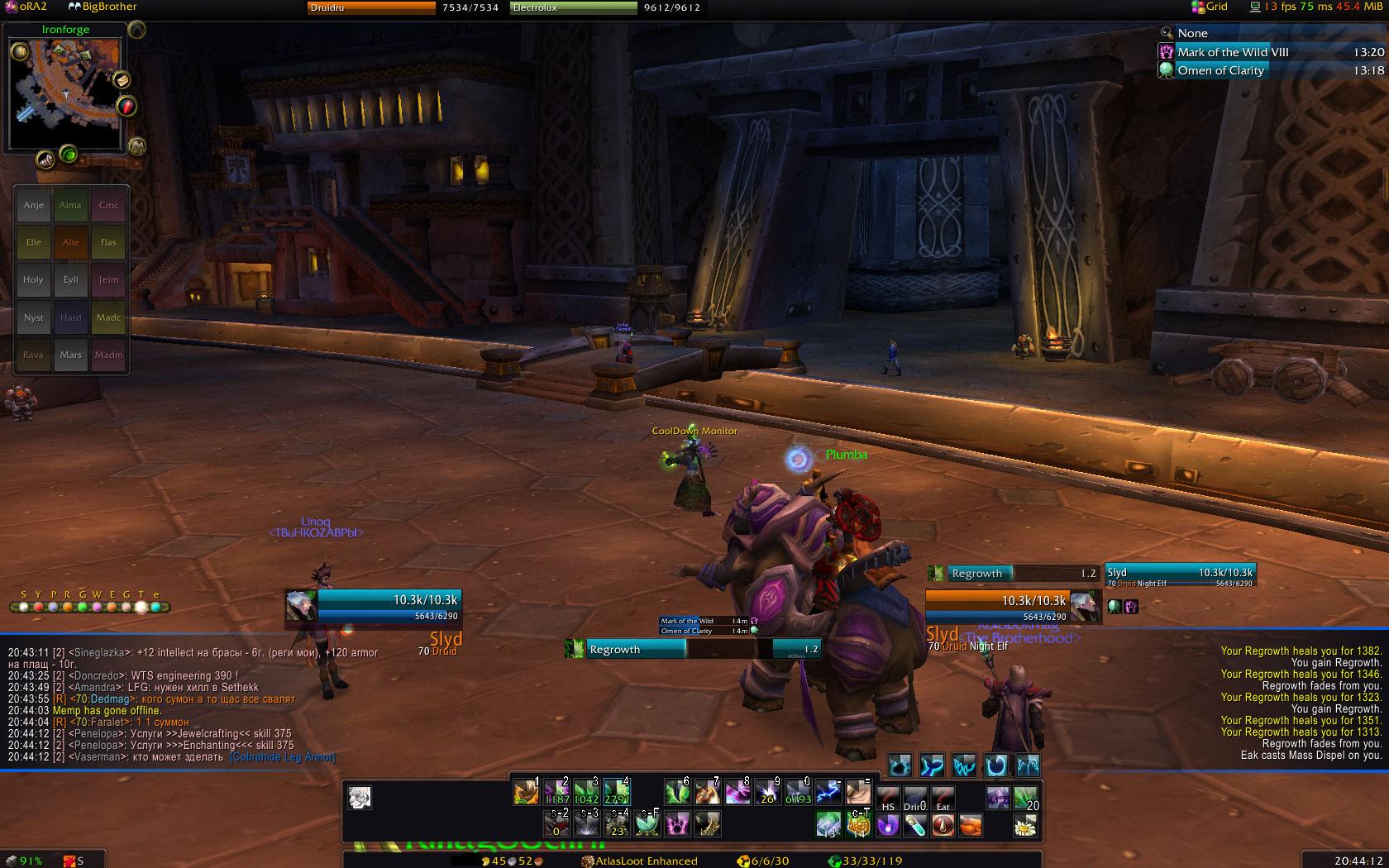Use the white daisy flower action button
This screenshot has height=868, width=1389.
click(1026, 824)
